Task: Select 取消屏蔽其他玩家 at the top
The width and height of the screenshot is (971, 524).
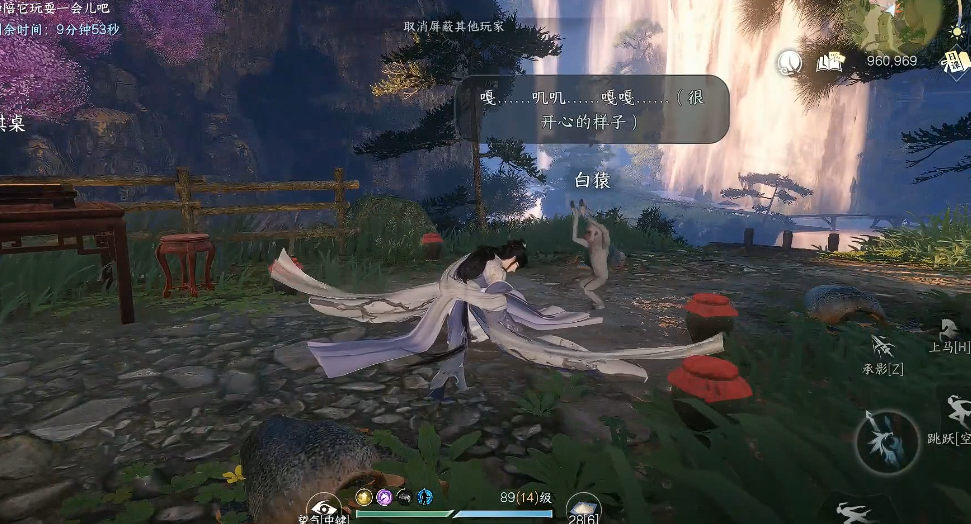Action: pyautogui.click(x=453, y=26)
